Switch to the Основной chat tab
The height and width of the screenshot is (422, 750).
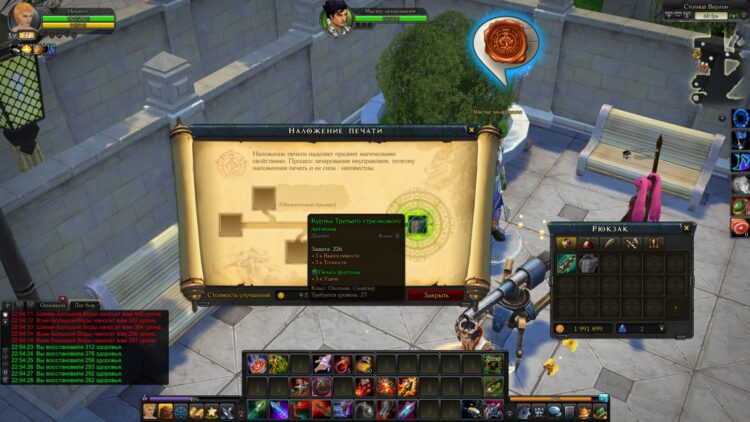click(x=52, y=304)
